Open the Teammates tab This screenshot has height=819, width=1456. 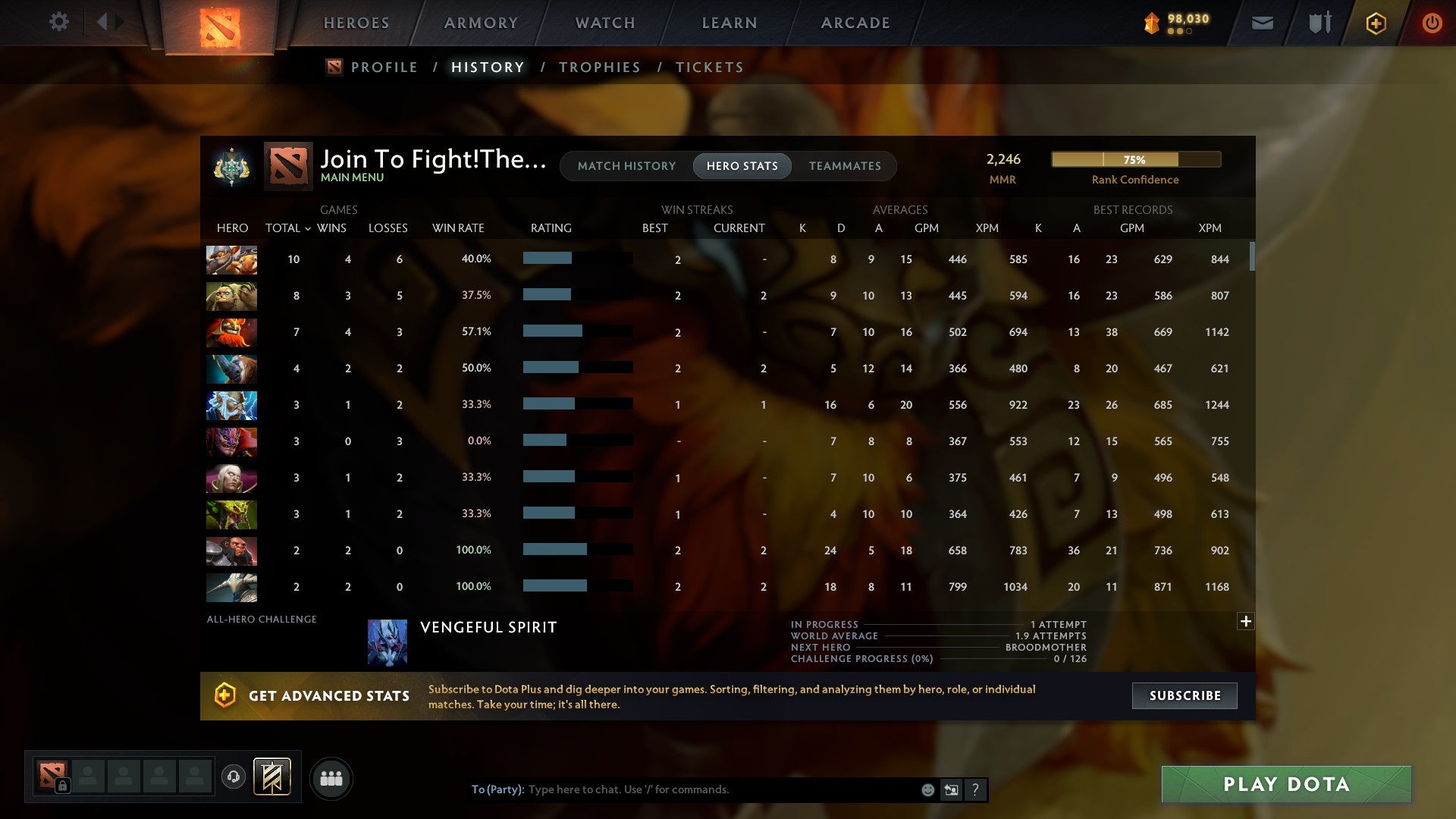point(845,165)
